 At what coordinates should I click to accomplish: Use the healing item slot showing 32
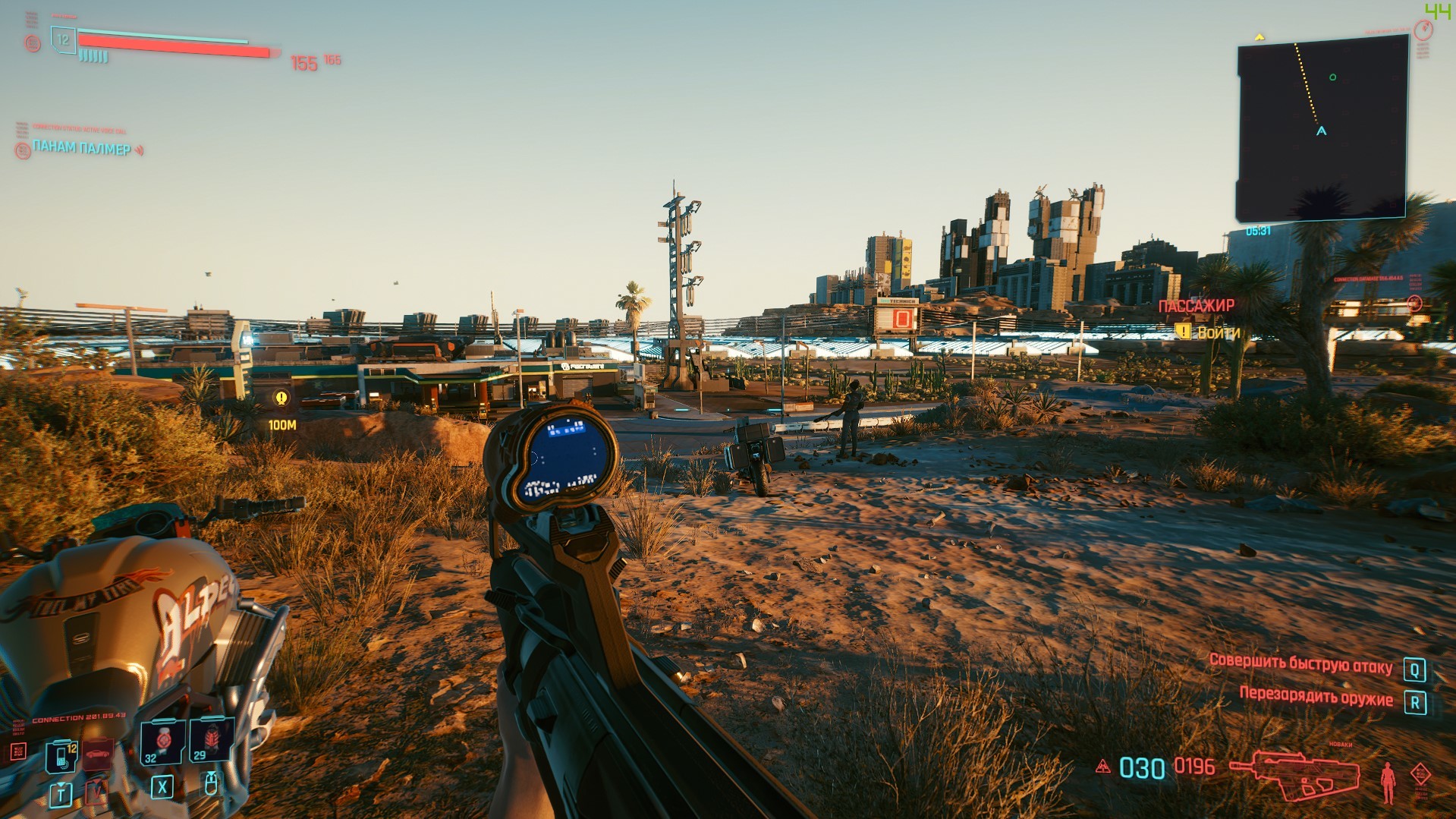[x=162, y=741]
